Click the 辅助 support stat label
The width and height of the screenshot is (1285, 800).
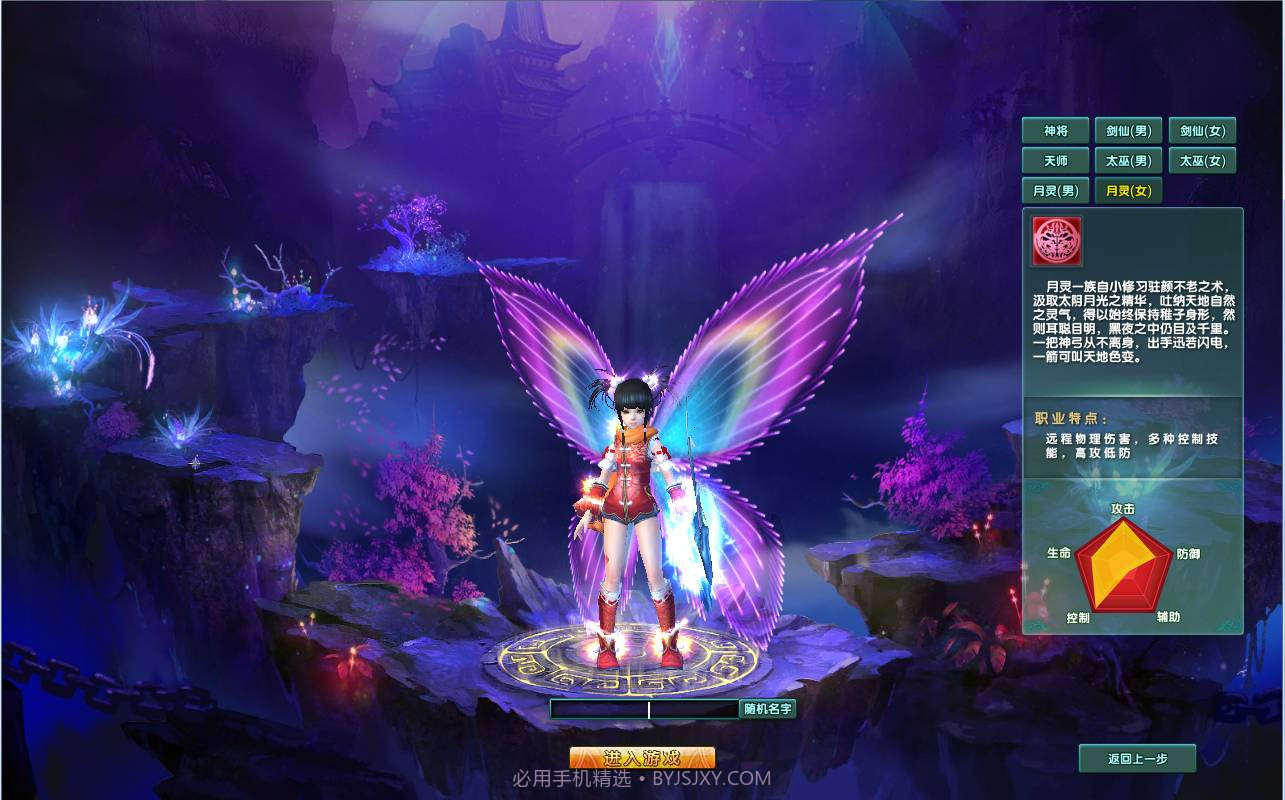(x=1168, y=617)
